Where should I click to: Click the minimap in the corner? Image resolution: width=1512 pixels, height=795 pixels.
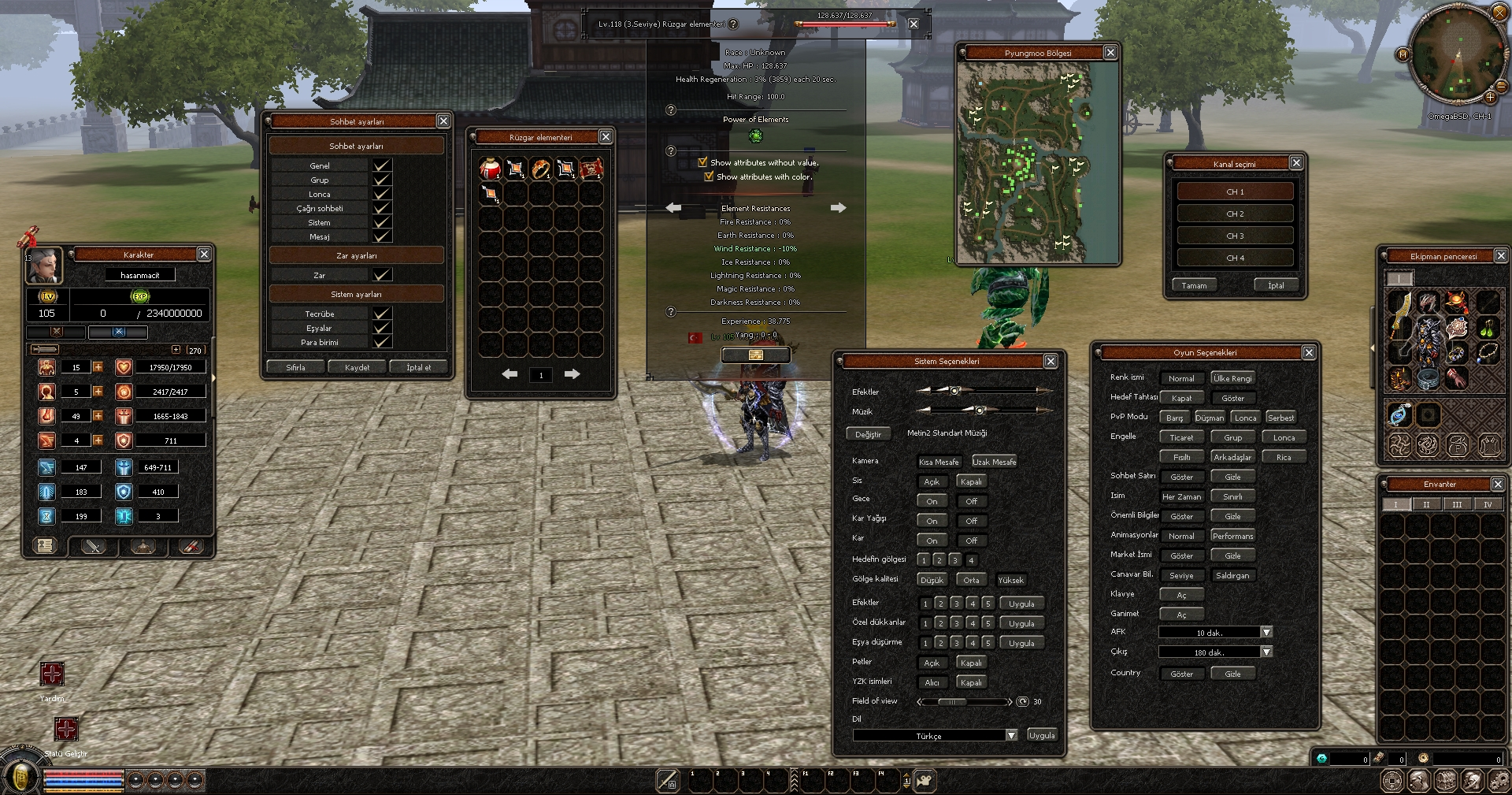tap(1455, 54)
